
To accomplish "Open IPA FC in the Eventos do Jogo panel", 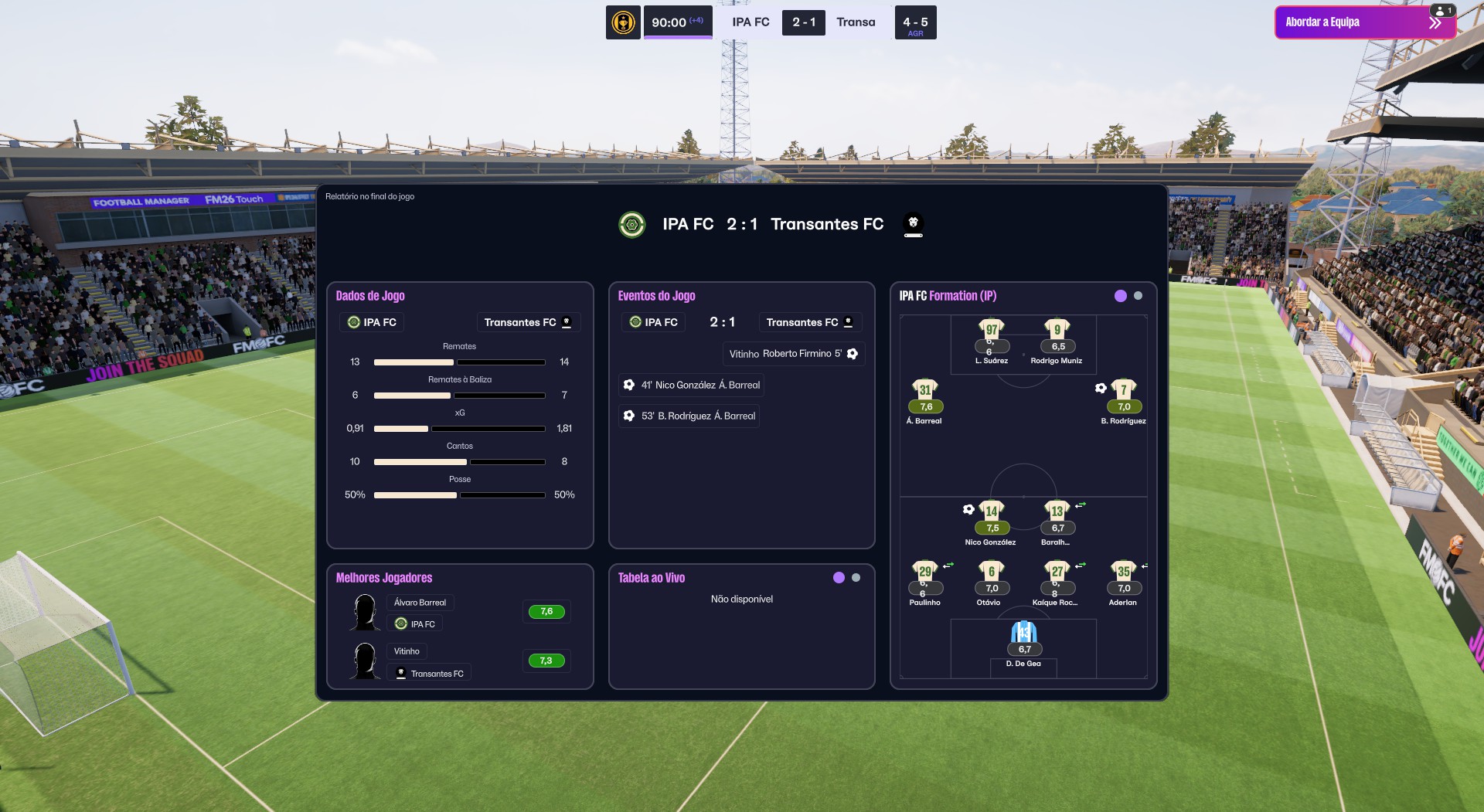I will [653, 322].
